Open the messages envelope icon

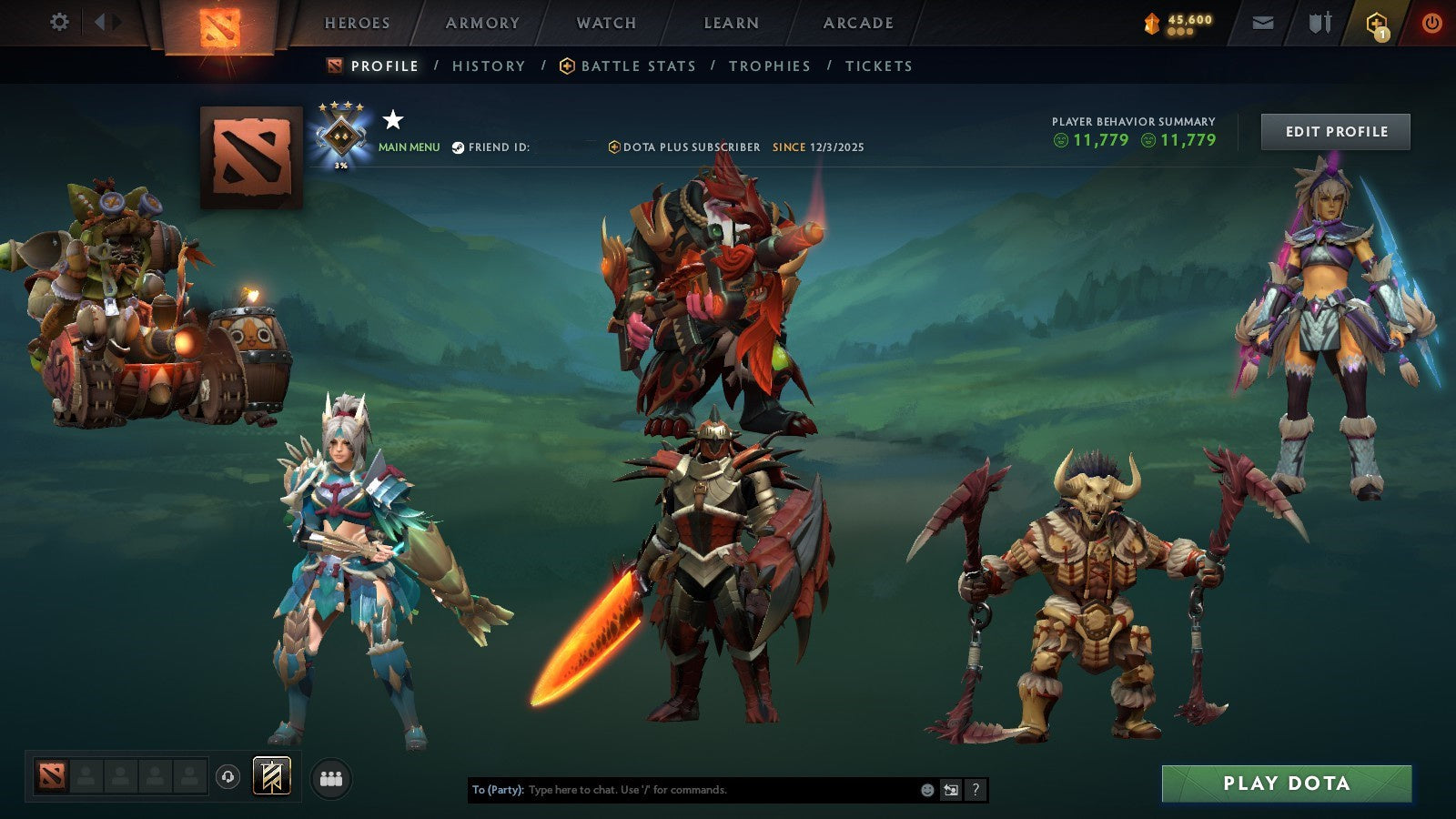click(1261, 24)
